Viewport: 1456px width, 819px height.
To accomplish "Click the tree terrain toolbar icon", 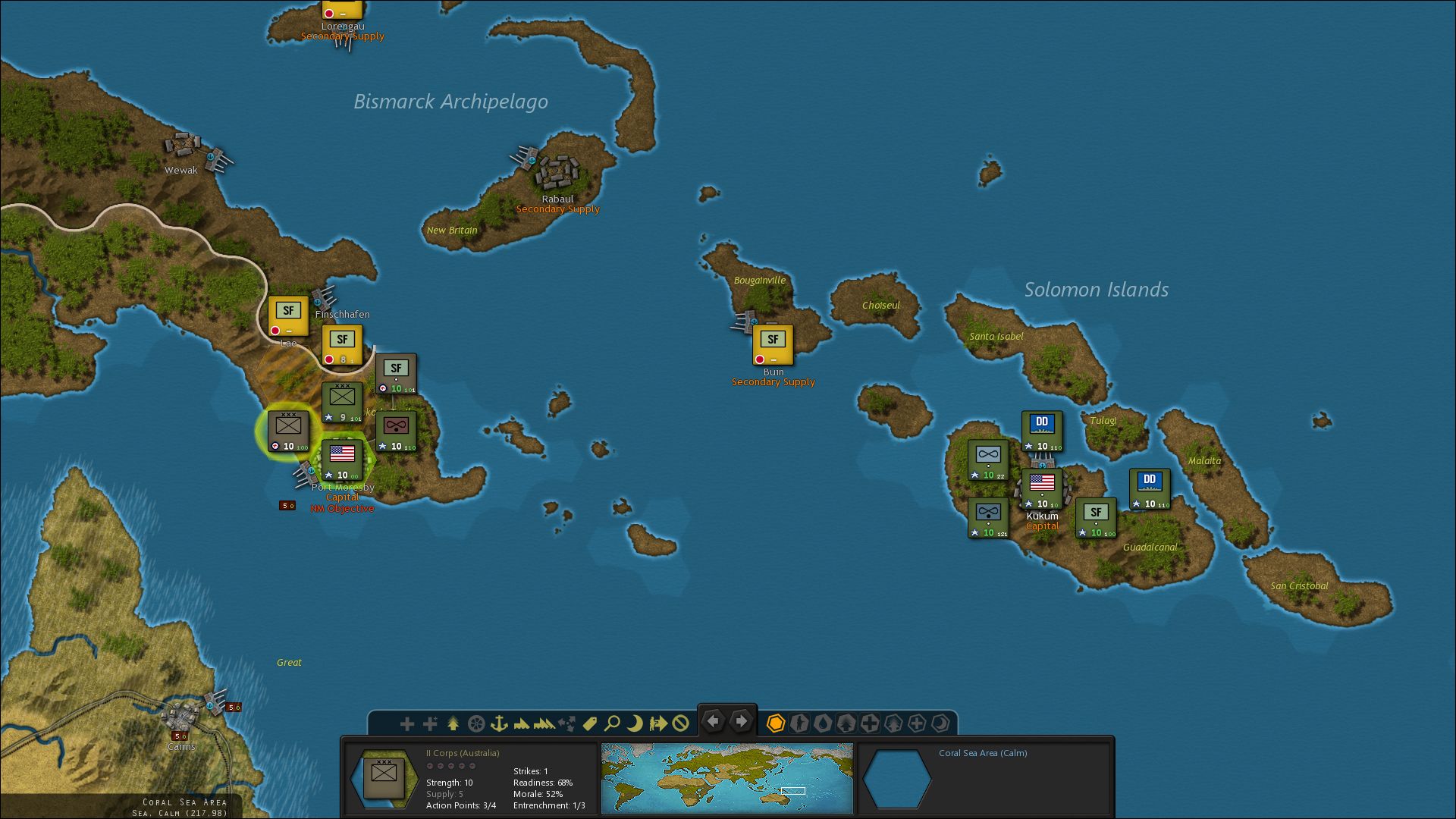I will 453,723.
